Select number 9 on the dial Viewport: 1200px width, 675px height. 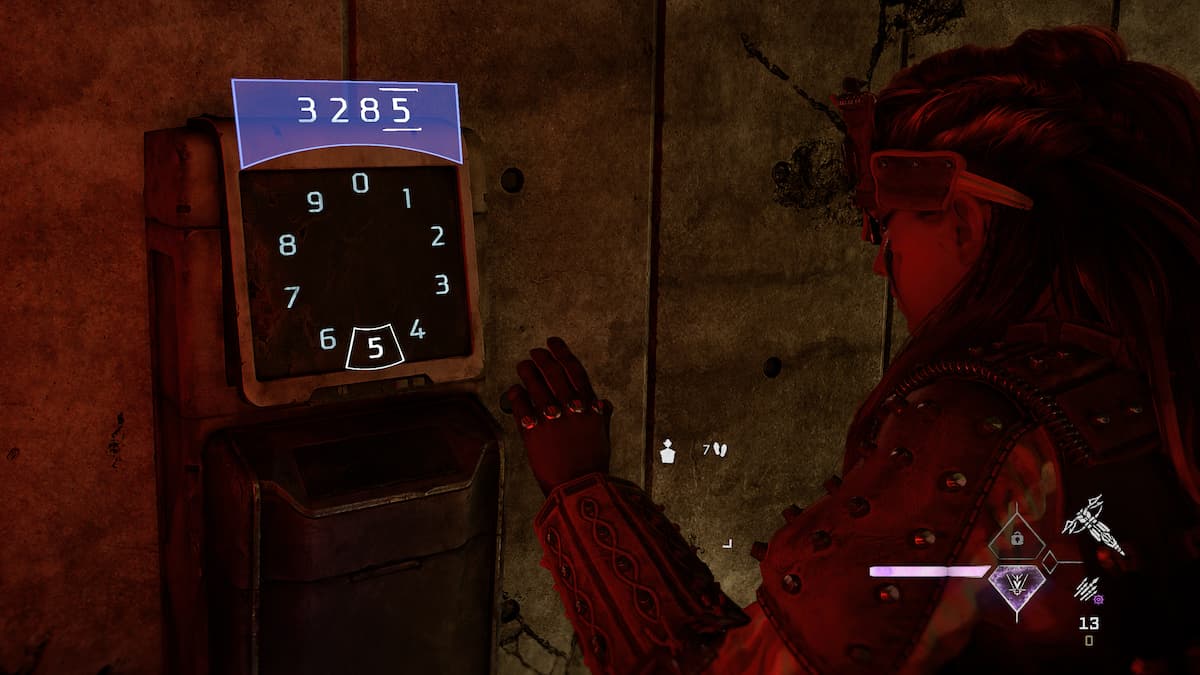coord(315,203)
